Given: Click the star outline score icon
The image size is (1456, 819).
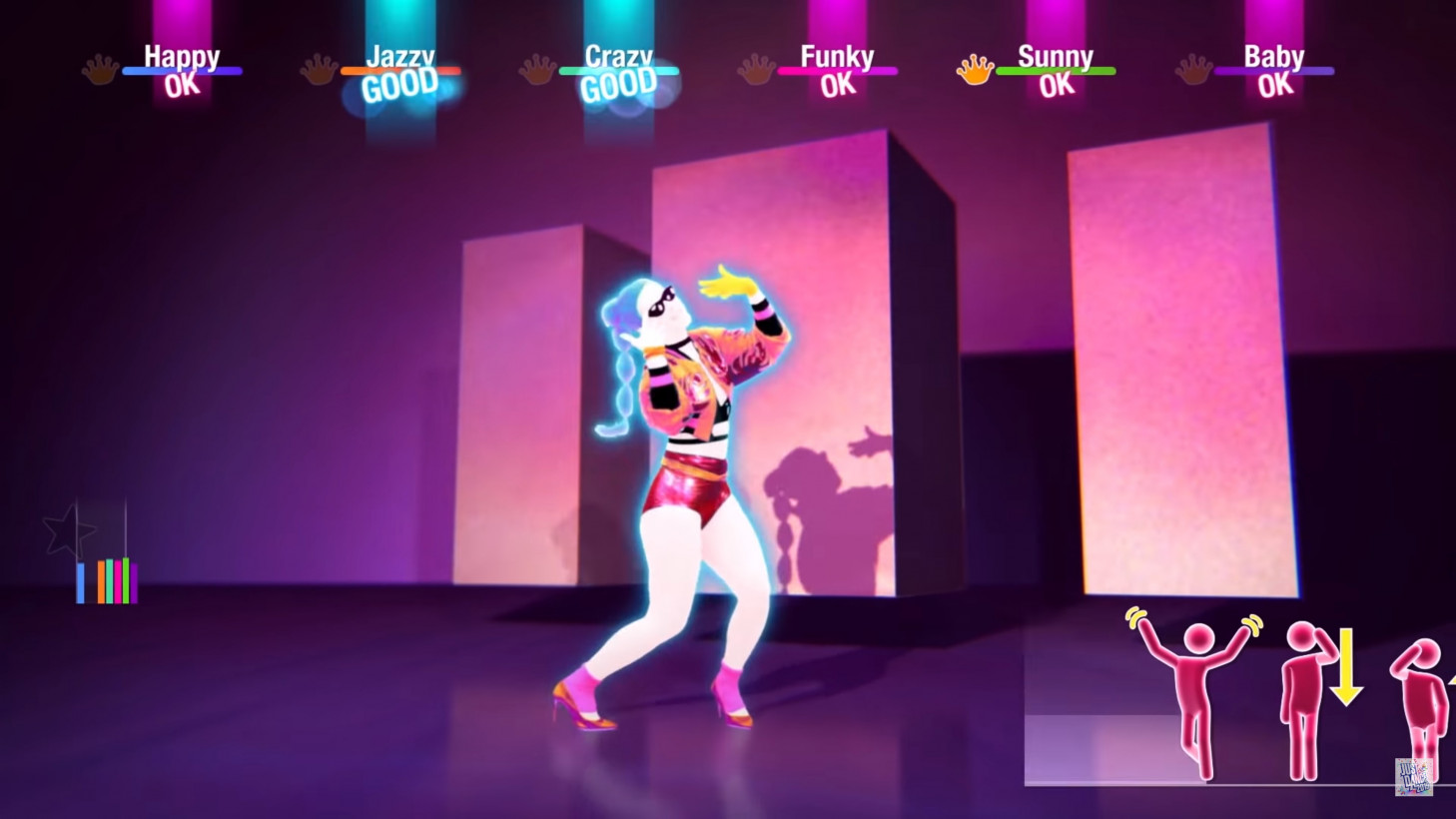Looking at the screenshot, I should 67,530.
